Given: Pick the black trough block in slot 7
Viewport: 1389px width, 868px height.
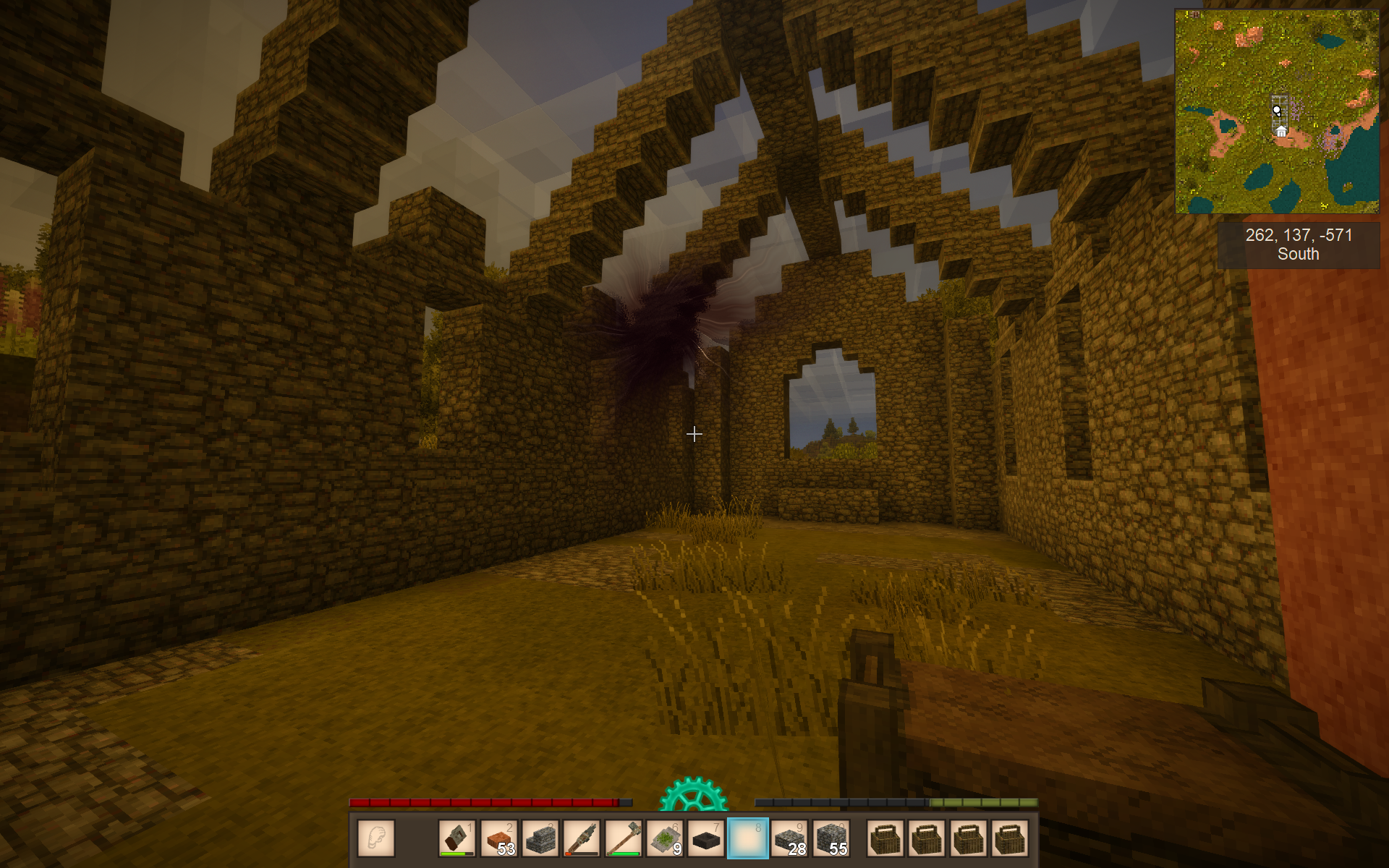Looking at the screenshot, I should (x=706, y=838).
